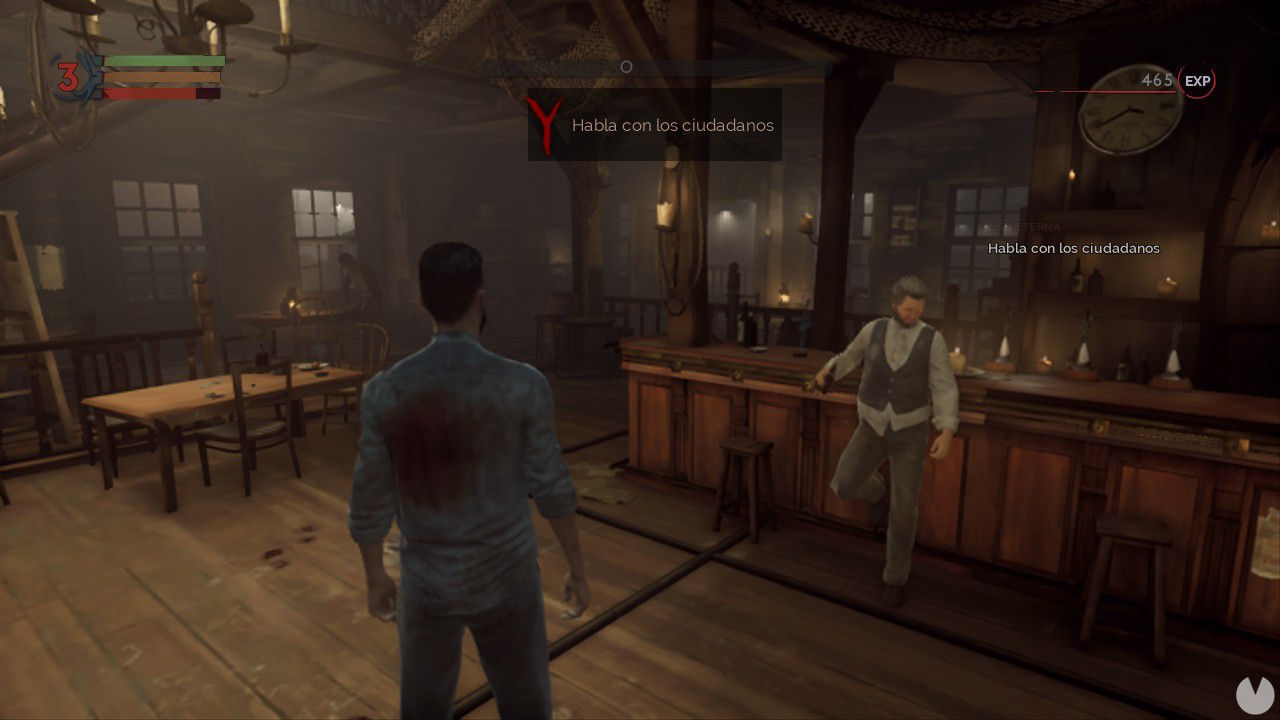Toggle the red blood bar segment

point(150,92)
